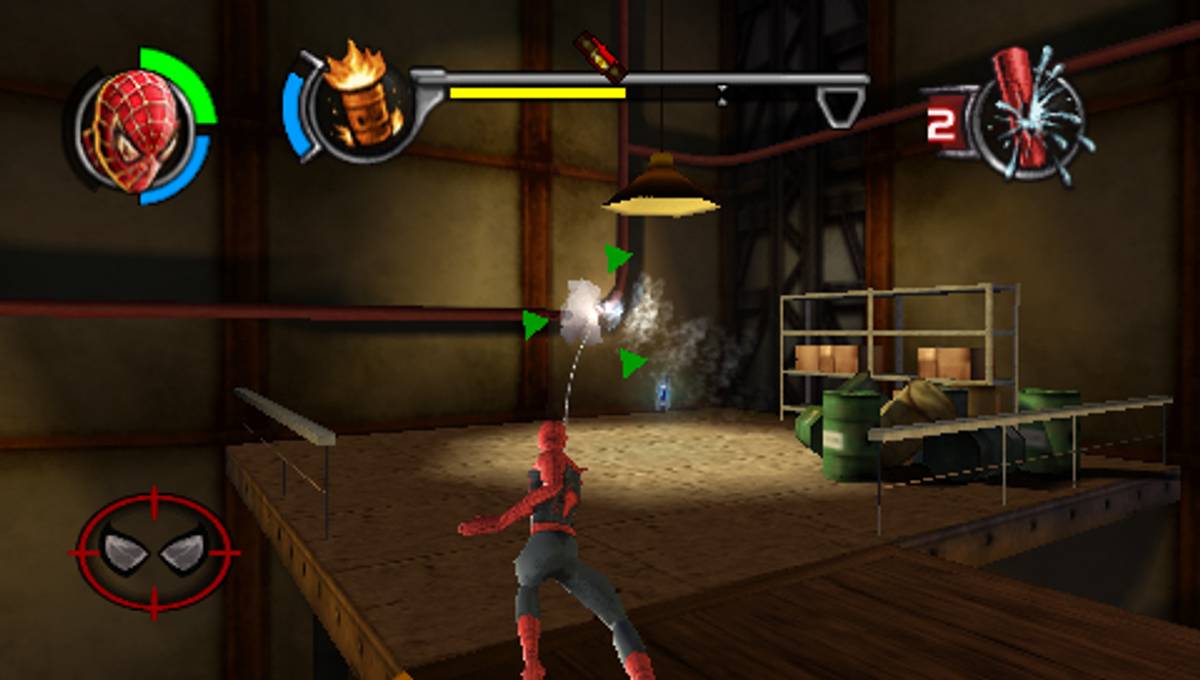Select the flaming barrel objective icon
This screenshot has width=1200, height=680.
[x=359, y=103]
